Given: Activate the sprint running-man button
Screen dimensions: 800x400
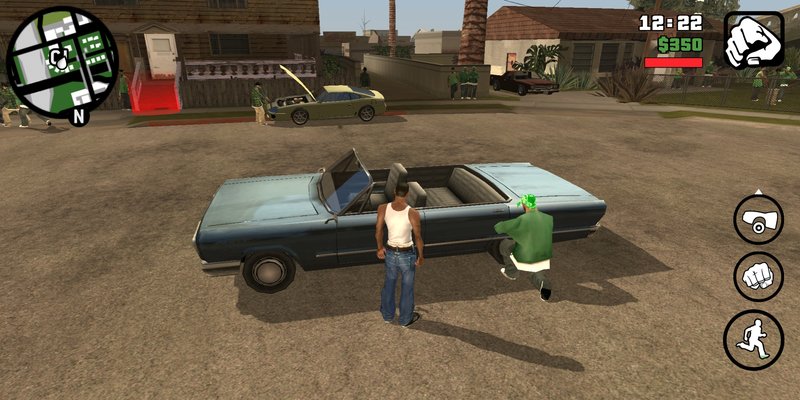Looking at the screenshot, I should tap(754, 338).
